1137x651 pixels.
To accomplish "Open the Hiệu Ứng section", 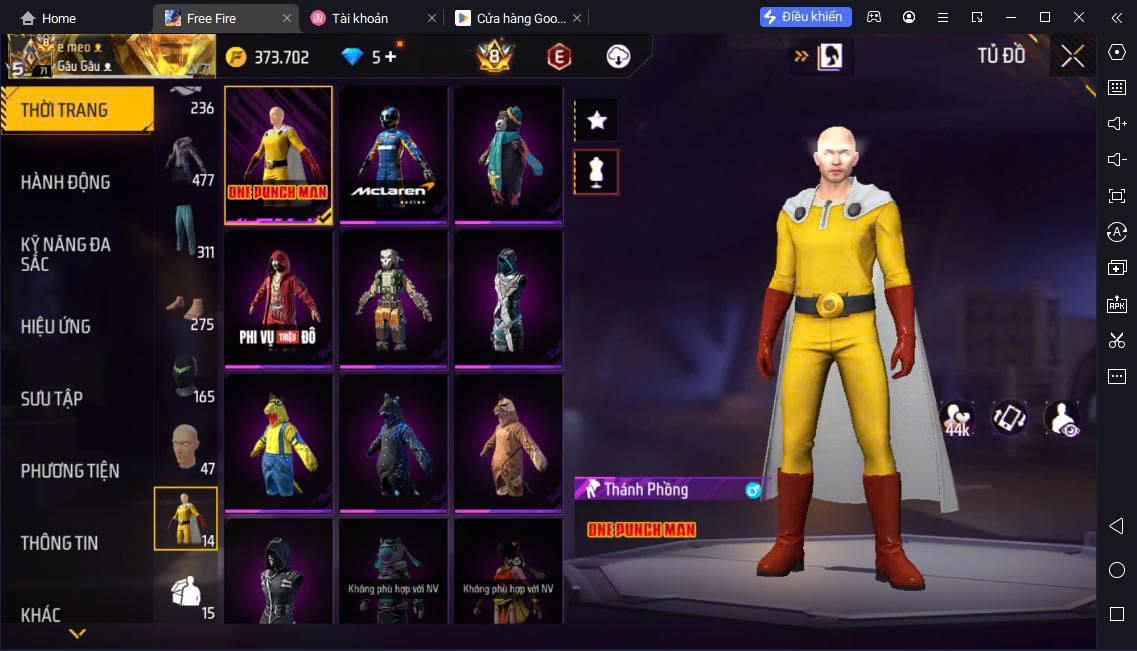I will tap(56, 326).
